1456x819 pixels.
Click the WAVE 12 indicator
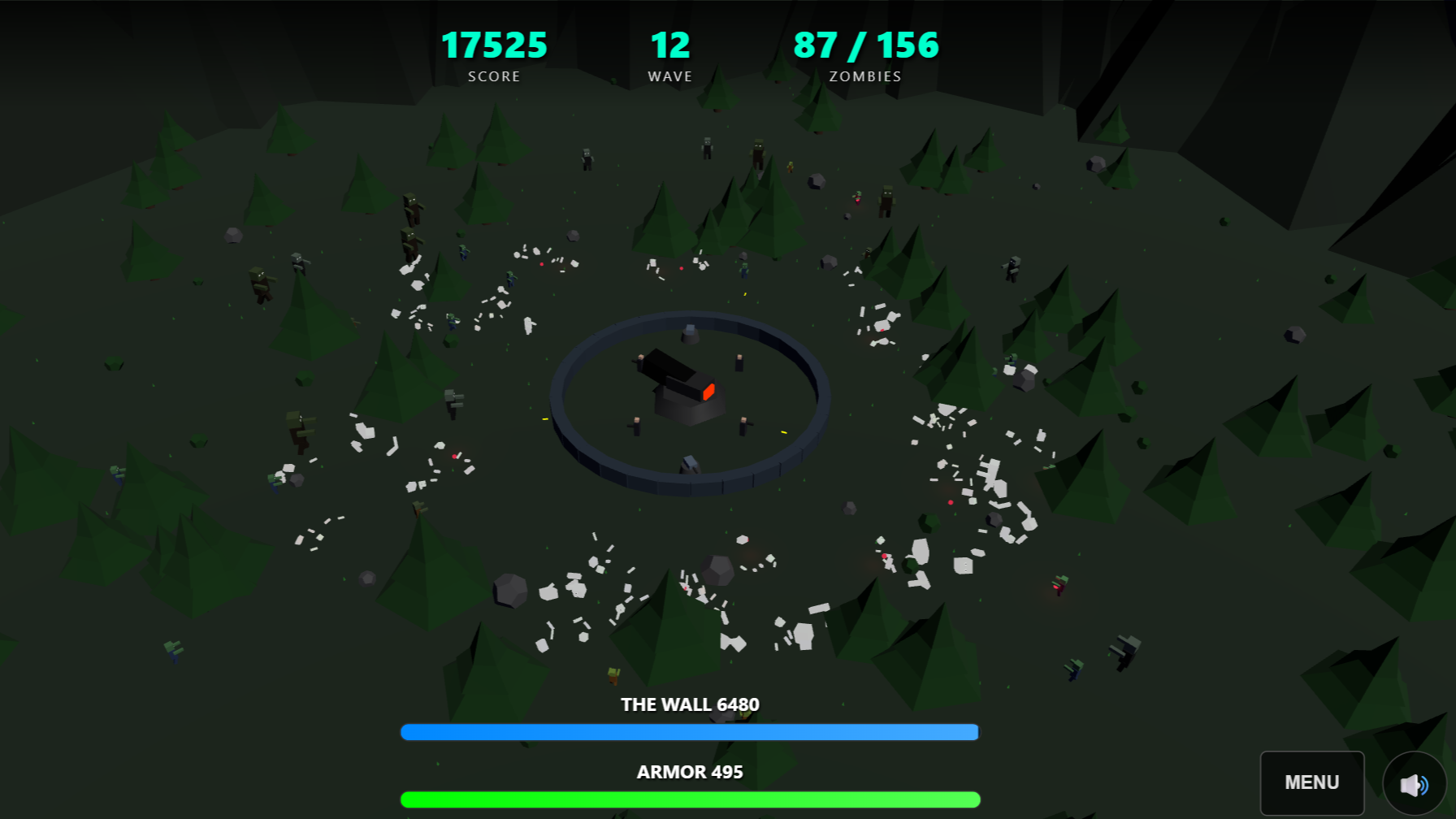(x=669, y=46)
